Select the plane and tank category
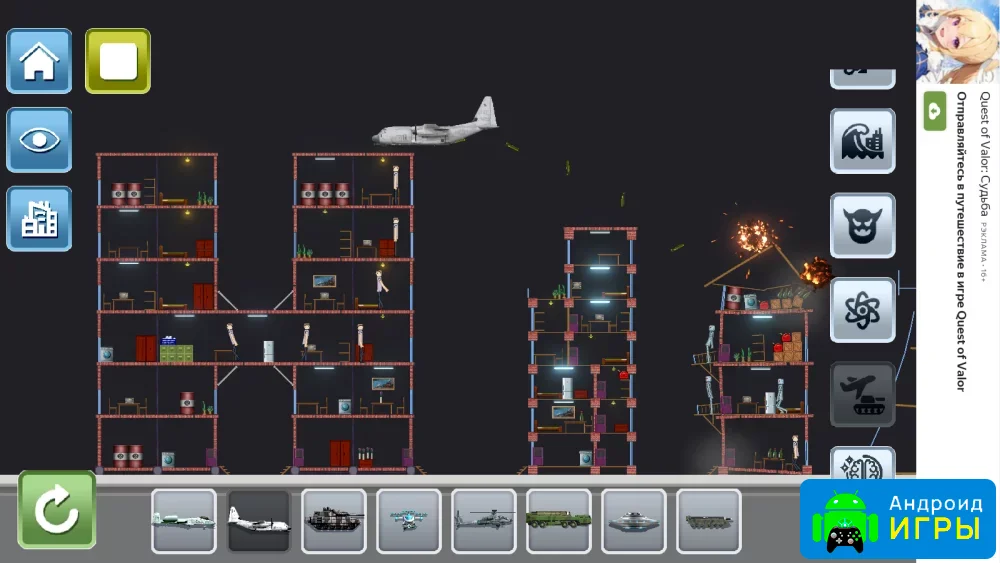1000x563 pixels. pos(862,395)
